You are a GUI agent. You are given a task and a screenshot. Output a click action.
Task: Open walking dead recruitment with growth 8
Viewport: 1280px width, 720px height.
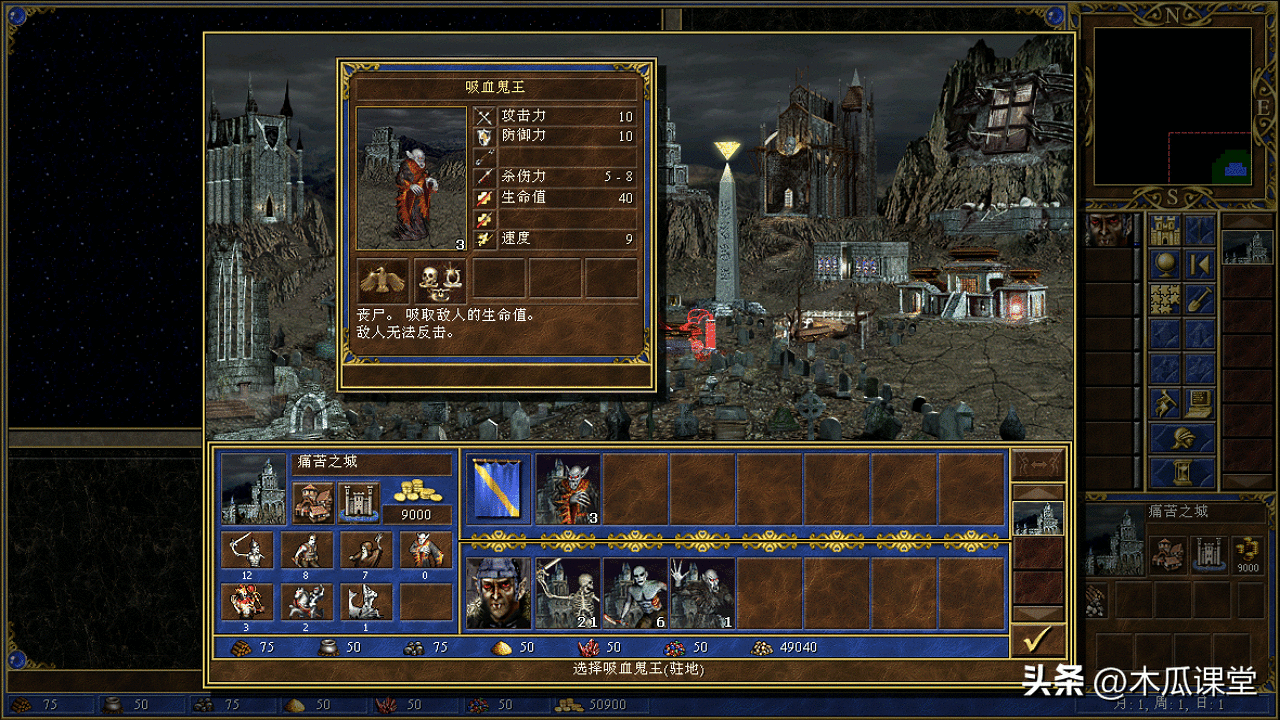[x=307, y=549]
